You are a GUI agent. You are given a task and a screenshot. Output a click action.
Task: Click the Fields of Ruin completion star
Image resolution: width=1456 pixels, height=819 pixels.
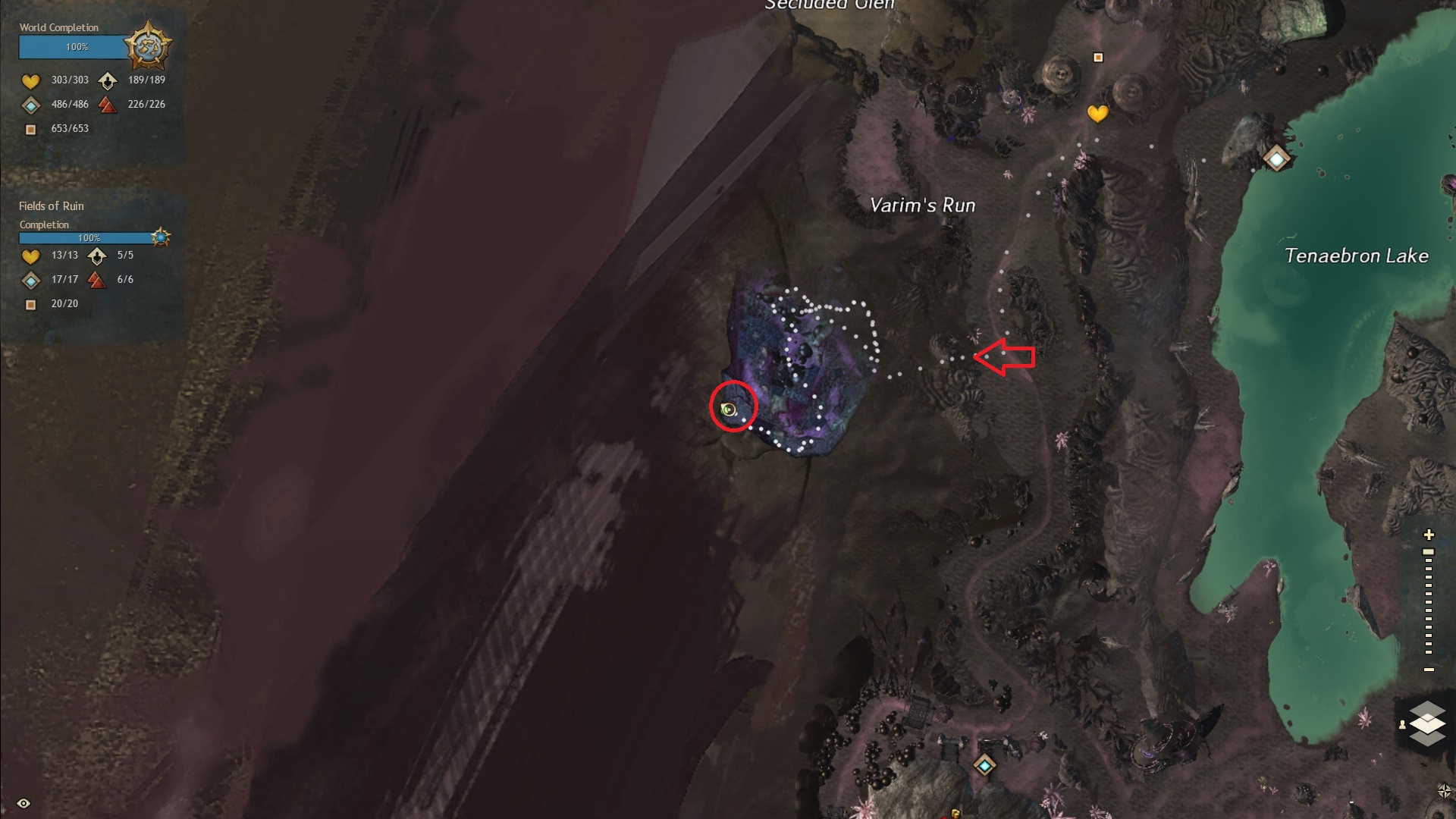160,237
